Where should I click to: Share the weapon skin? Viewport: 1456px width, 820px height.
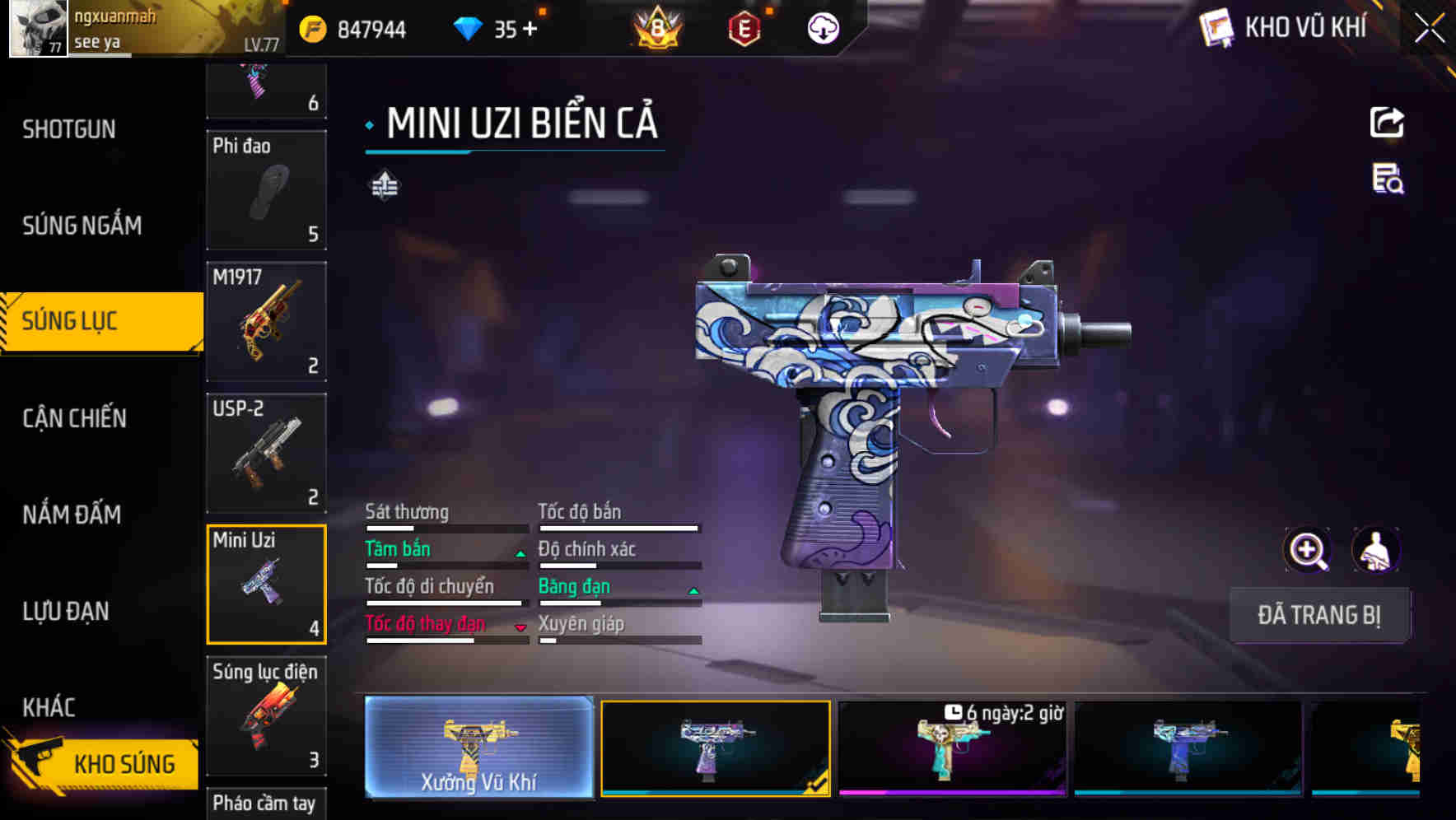(x=1387, y=123)
